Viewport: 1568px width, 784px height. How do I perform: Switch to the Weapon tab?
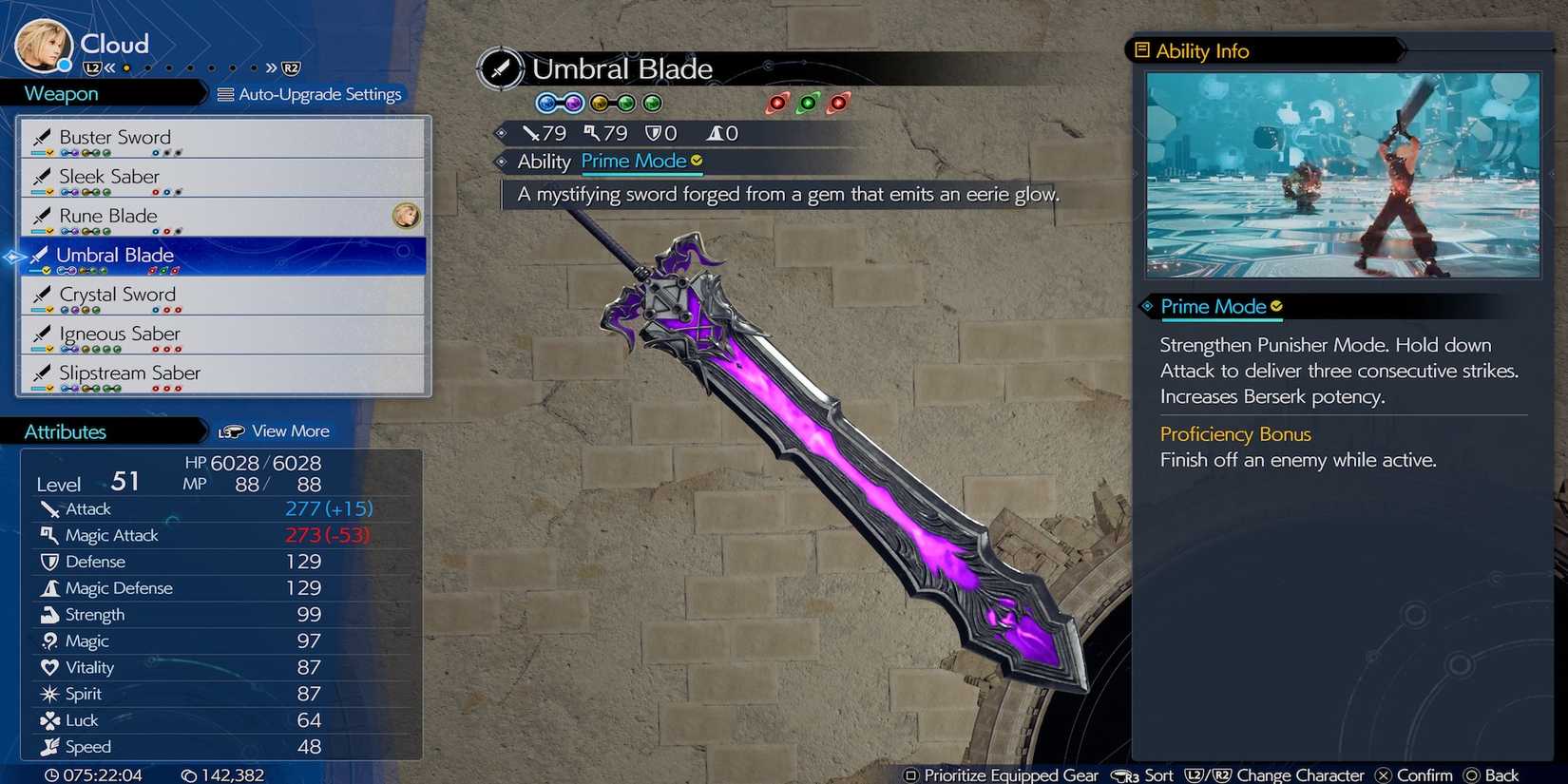click(x=60, y=93)
